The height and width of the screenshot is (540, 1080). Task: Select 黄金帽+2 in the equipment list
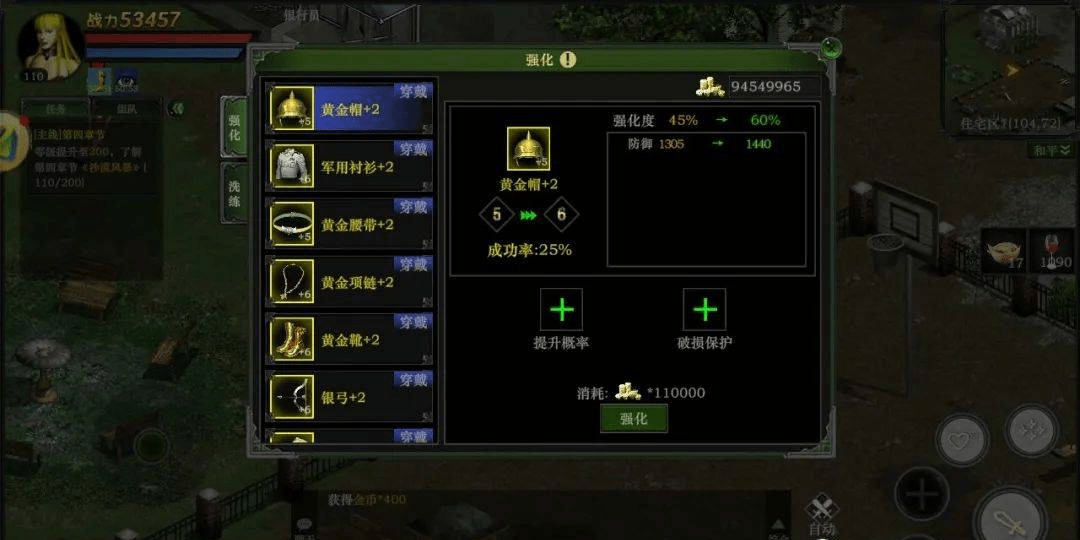tap(350, 109)
